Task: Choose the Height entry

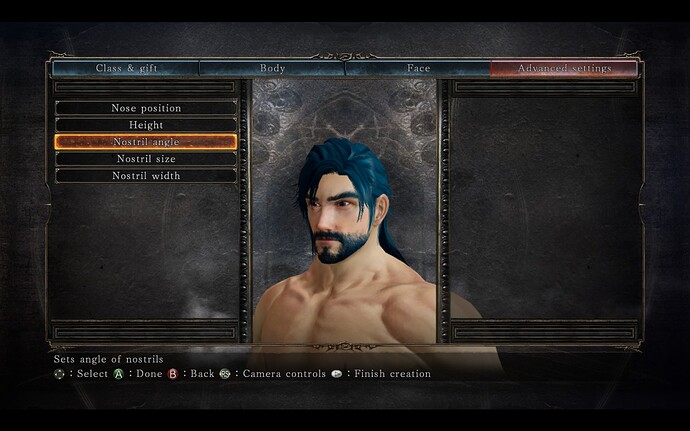Action: click(x=146, y=124)
